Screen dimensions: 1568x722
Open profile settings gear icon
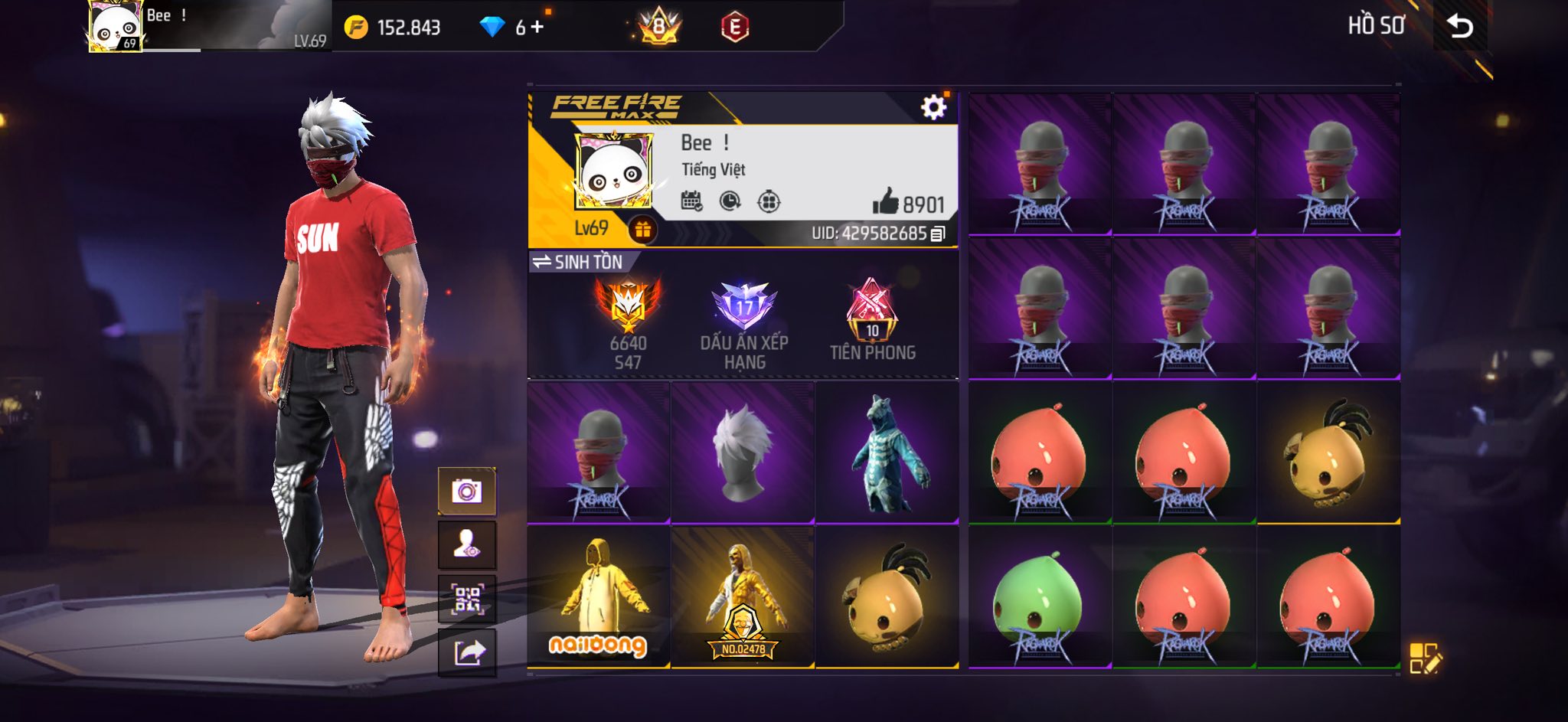tap(933, 107)
